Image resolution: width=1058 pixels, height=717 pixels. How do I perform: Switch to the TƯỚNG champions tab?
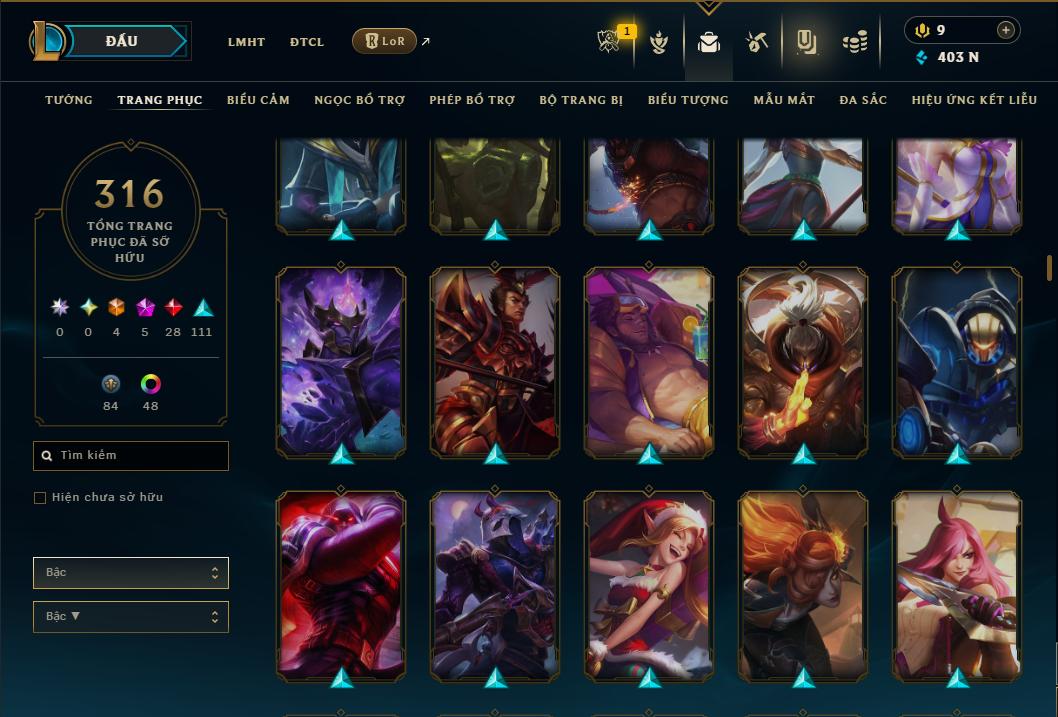click(69, 100)
